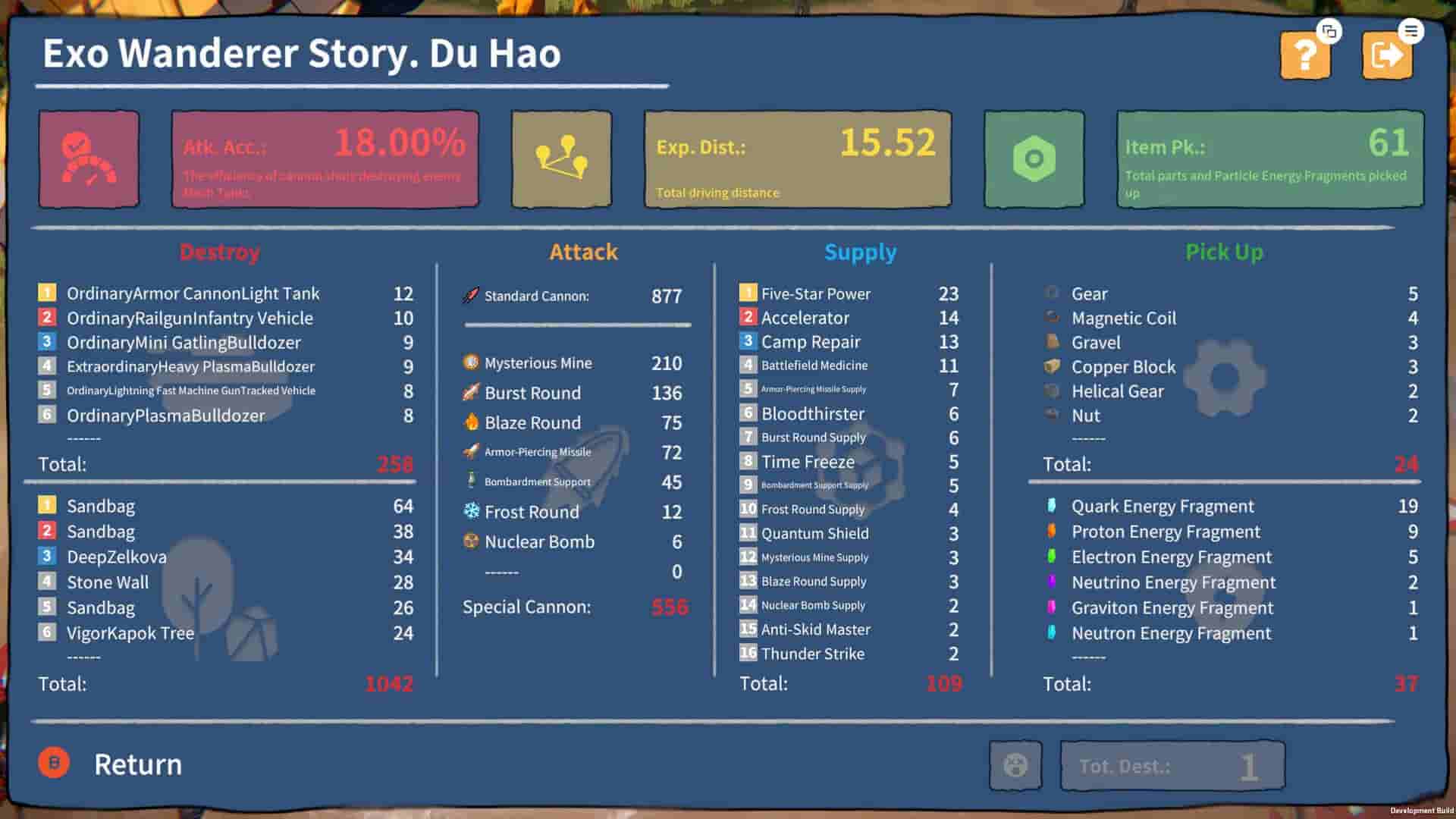Click the map pin icon beside Exp. Dist.
The image size is (1456, 819).
561,158
